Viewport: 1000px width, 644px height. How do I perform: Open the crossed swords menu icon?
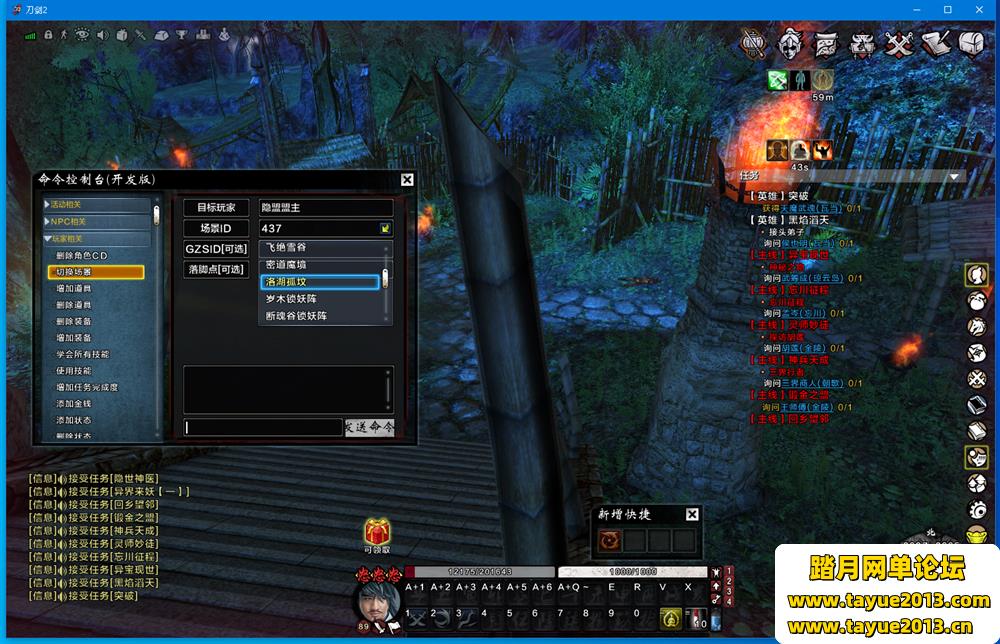tap(901, 43)
